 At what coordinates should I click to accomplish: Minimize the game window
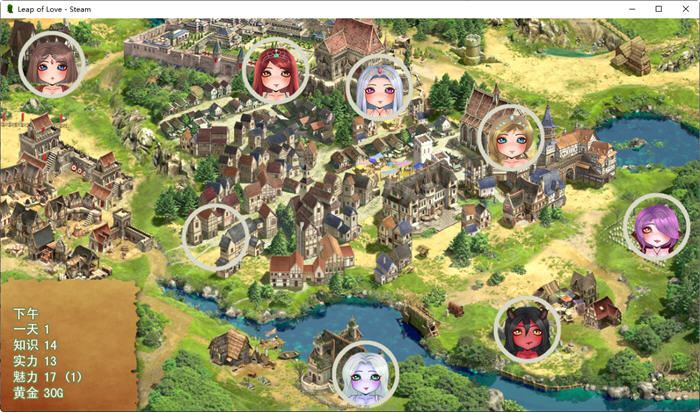coord(633,9)
